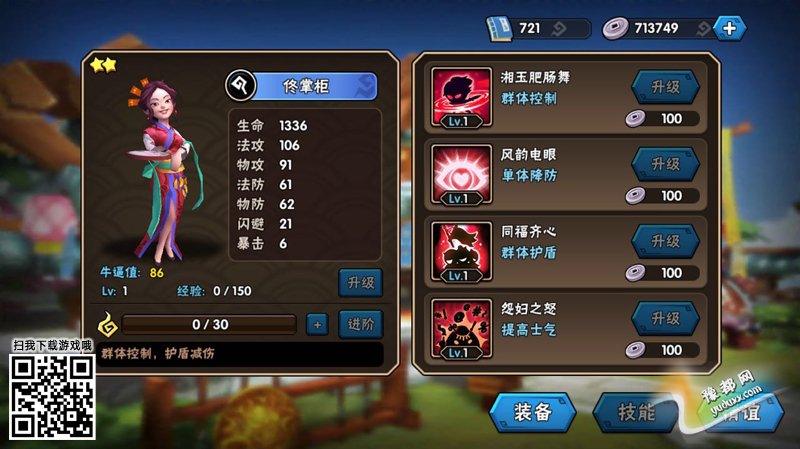Upgrade the 风韵电眼 skill
Image resolution: width=800 pixels, height=449 pixels.
pos(665,164)
